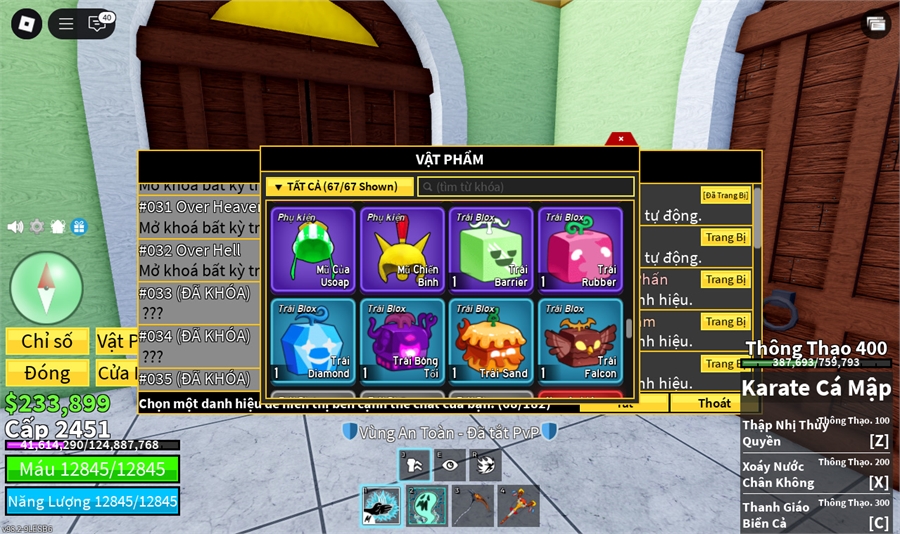This screenshot has width=900, height=534.
Task: Open the Roblox chat with 40 messages
Action: pos(98,24)
